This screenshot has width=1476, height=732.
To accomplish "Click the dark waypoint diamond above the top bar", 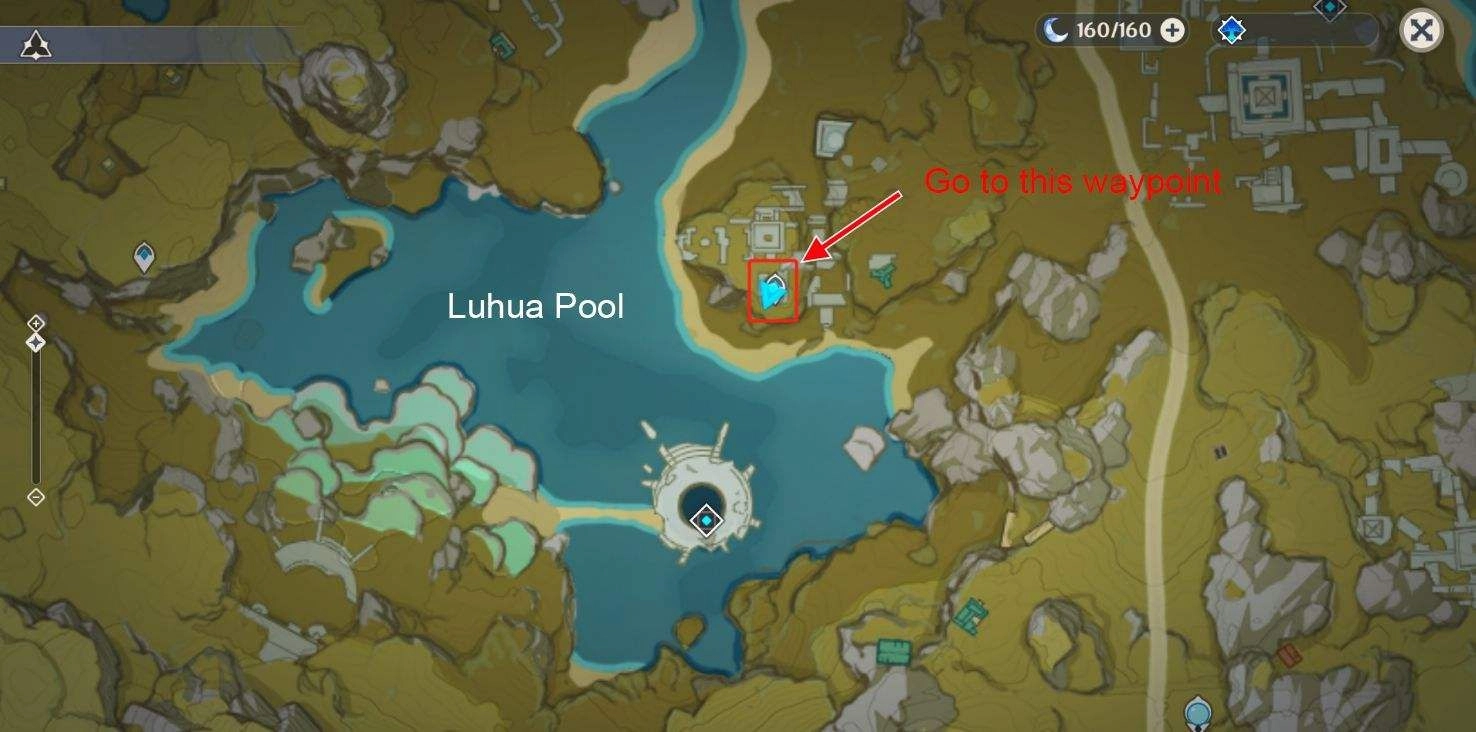I will (1330, 8).
